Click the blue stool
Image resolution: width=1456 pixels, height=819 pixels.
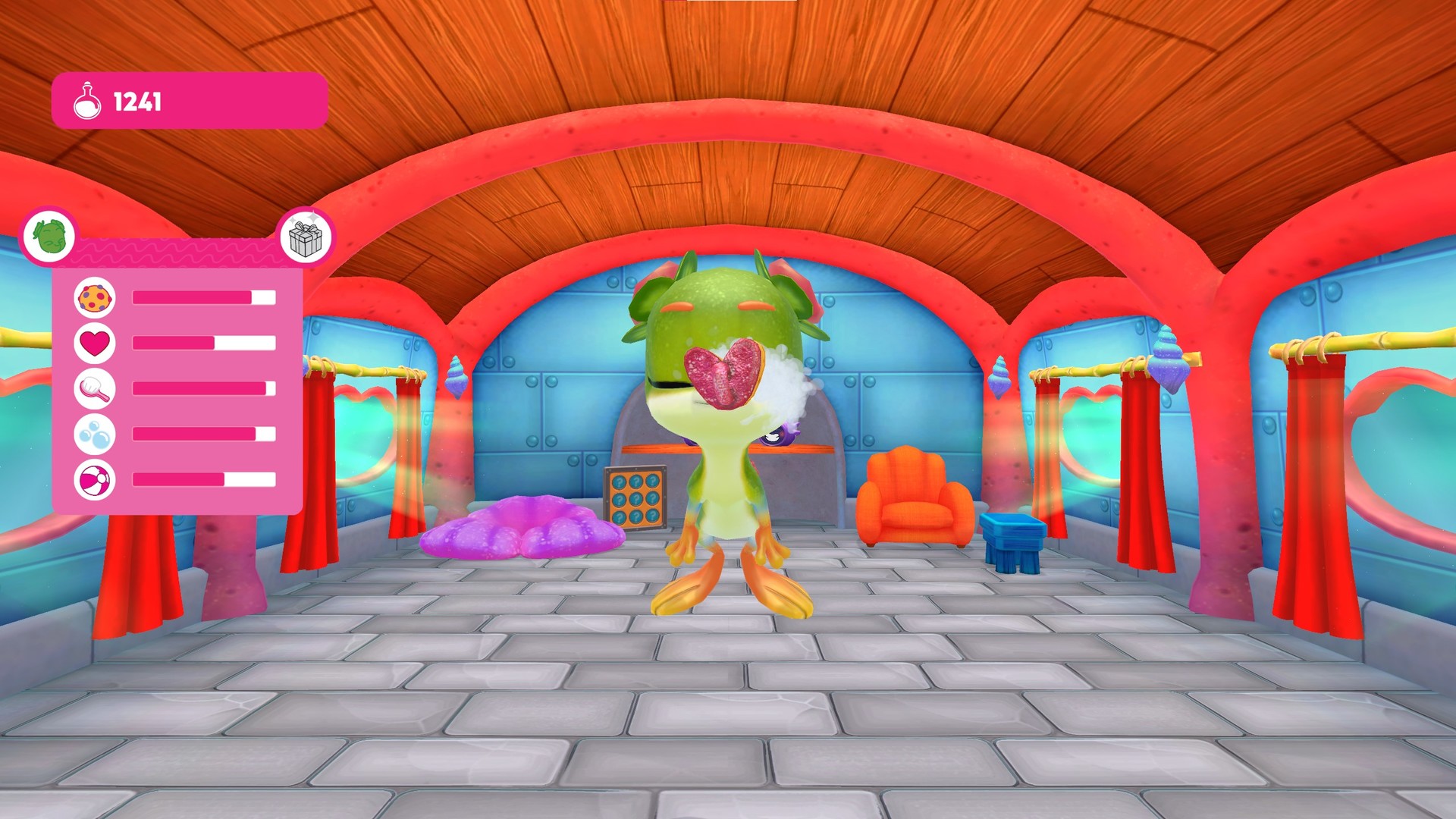tap(1014, 540)
